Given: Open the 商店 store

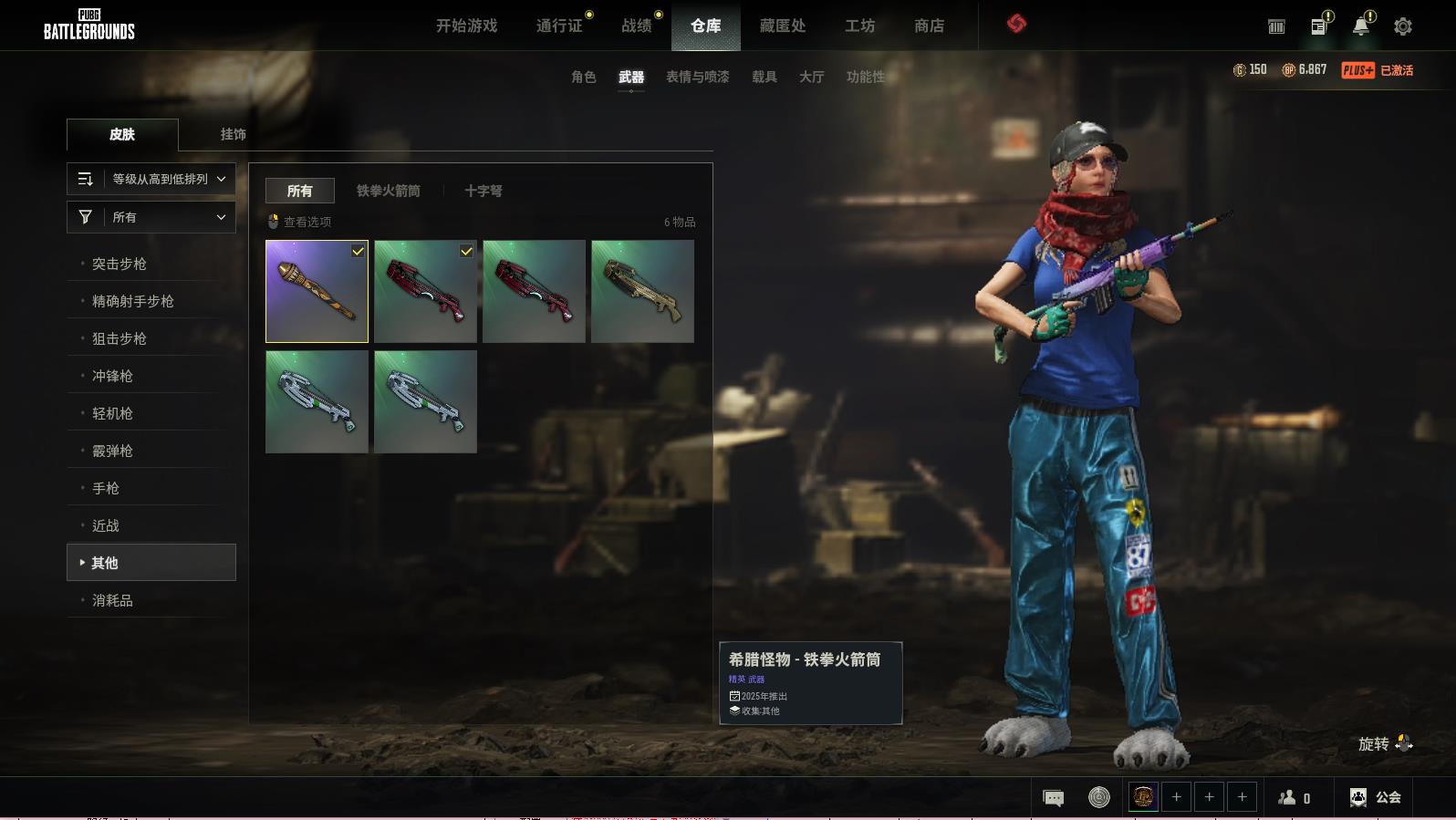Looking at the screenshot, I should pyautogui.click(x=929, y=26).
